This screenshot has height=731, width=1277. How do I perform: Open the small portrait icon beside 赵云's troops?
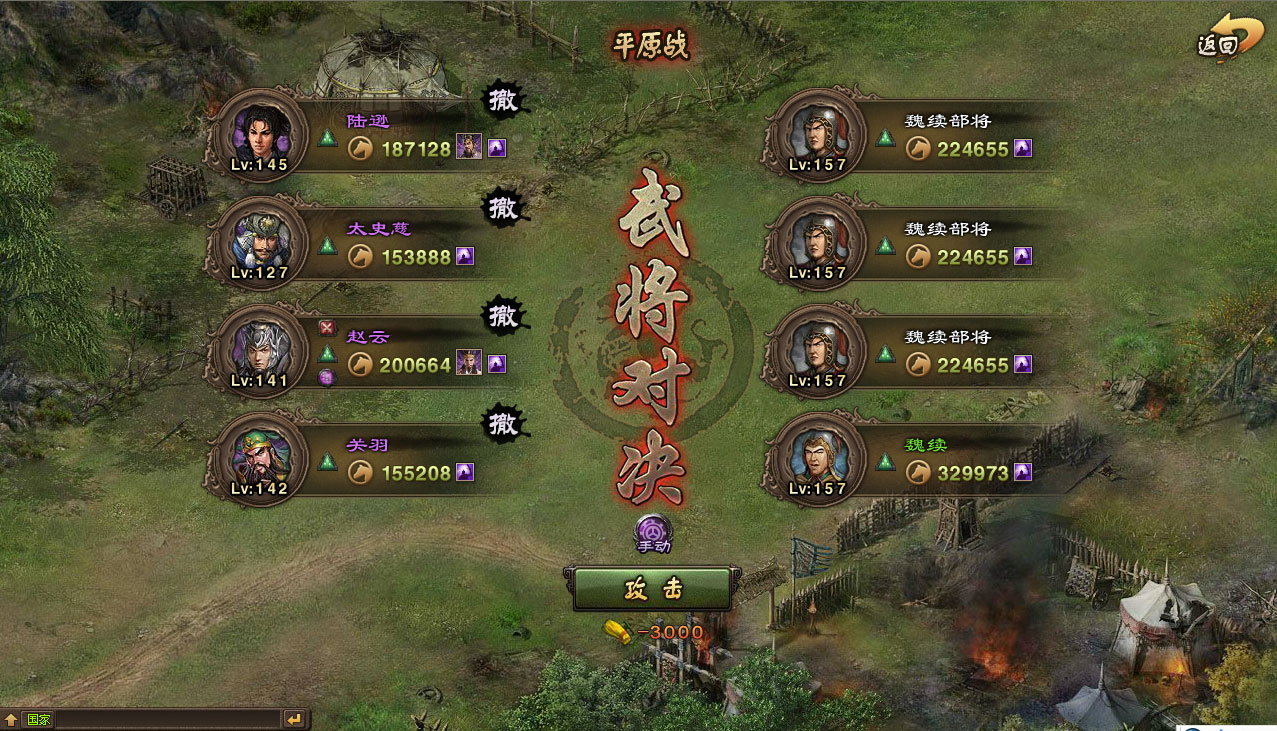468,364
